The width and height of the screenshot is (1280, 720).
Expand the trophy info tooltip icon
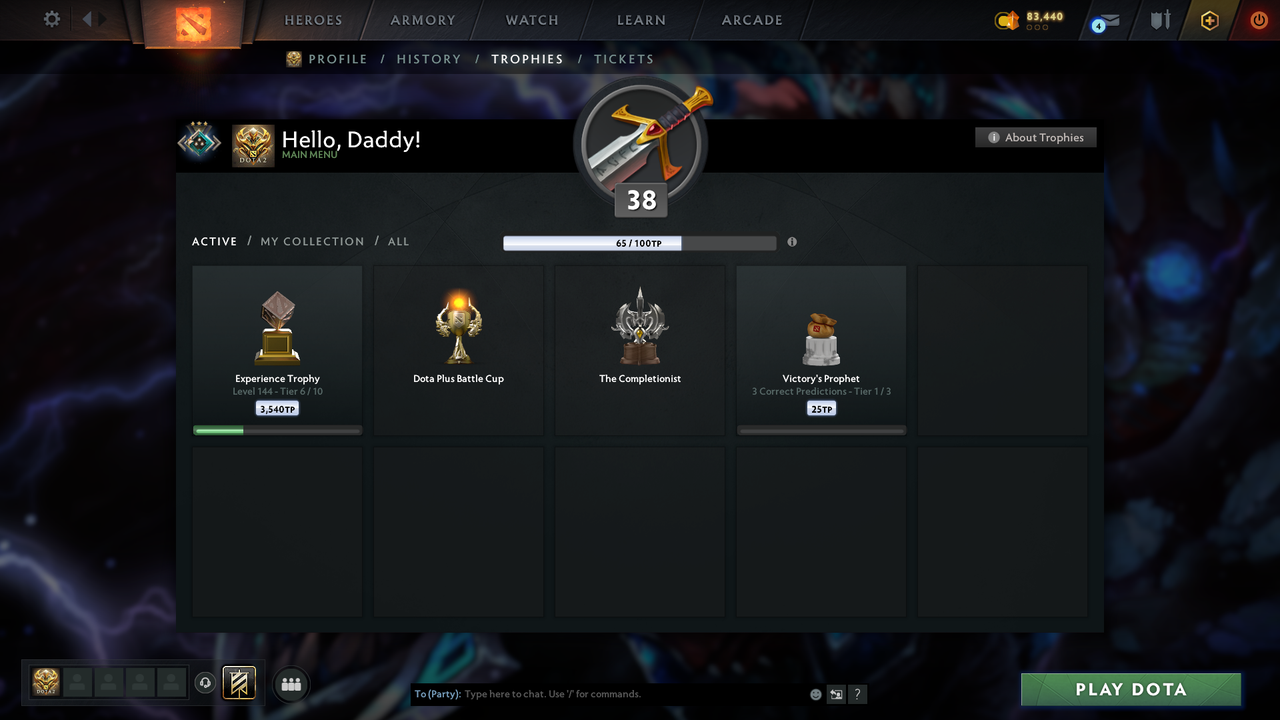[x=792, y=242]
